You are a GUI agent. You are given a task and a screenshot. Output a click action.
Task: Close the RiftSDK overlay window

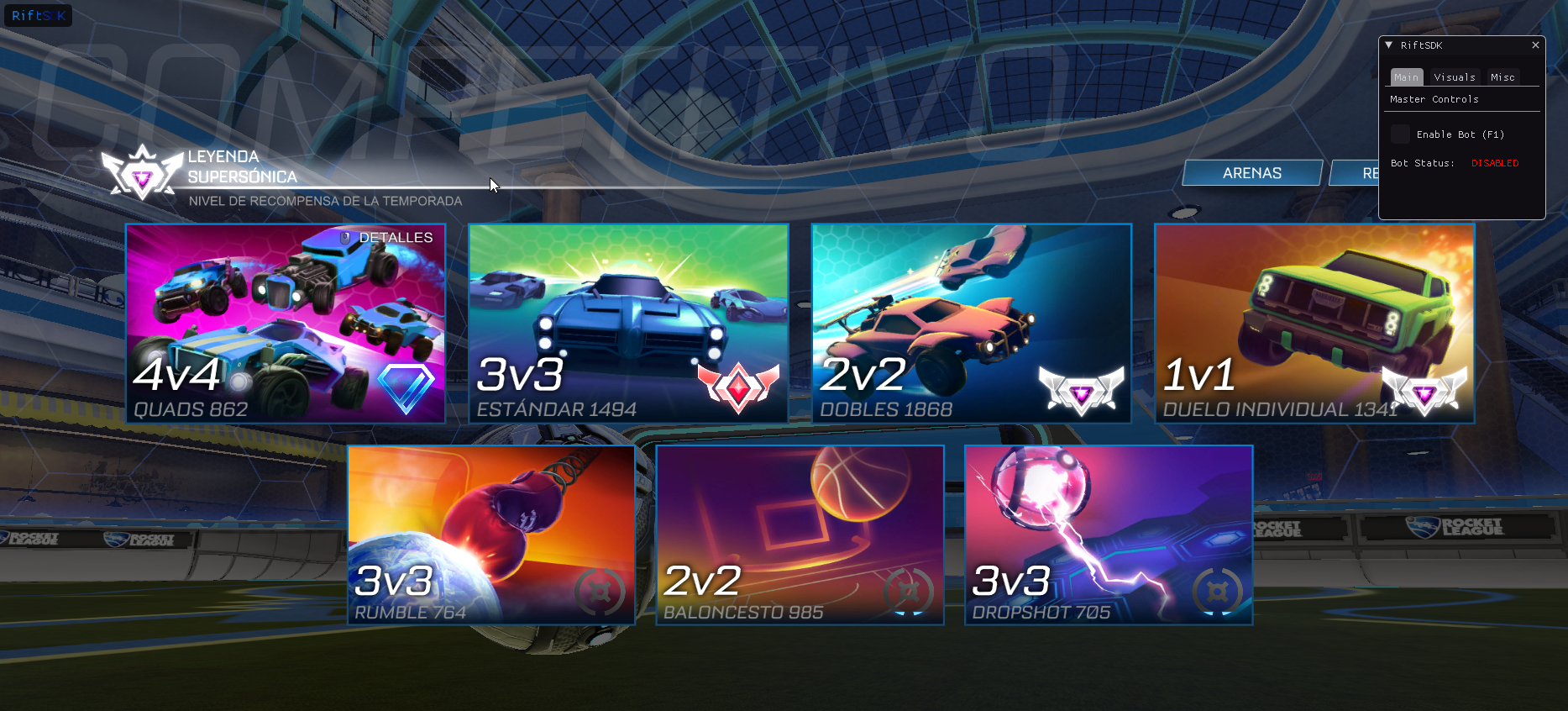[1535, 45]
